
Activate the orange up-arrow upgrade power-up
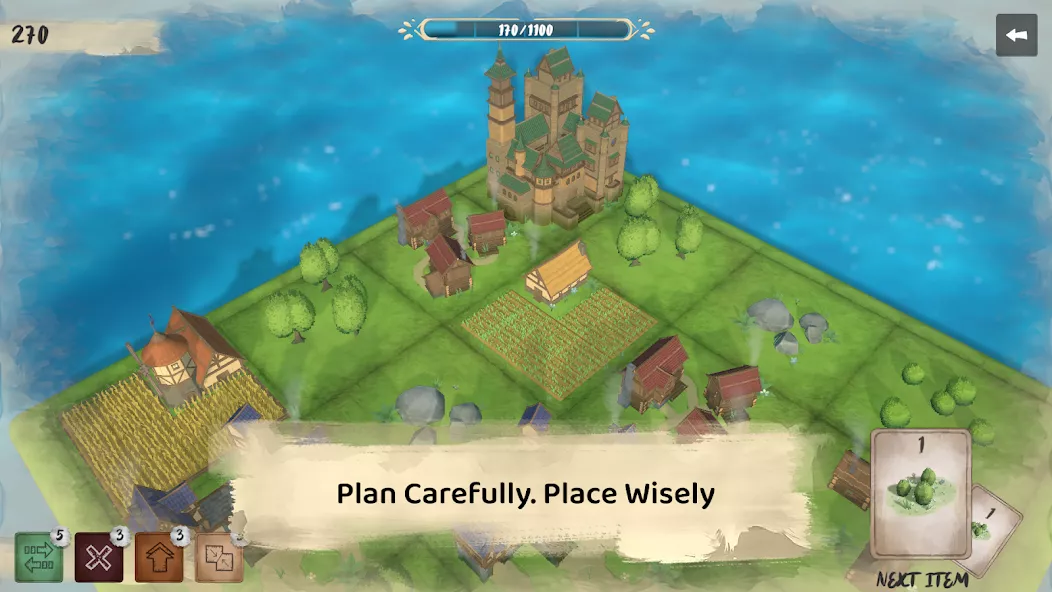tap(159, 558)
